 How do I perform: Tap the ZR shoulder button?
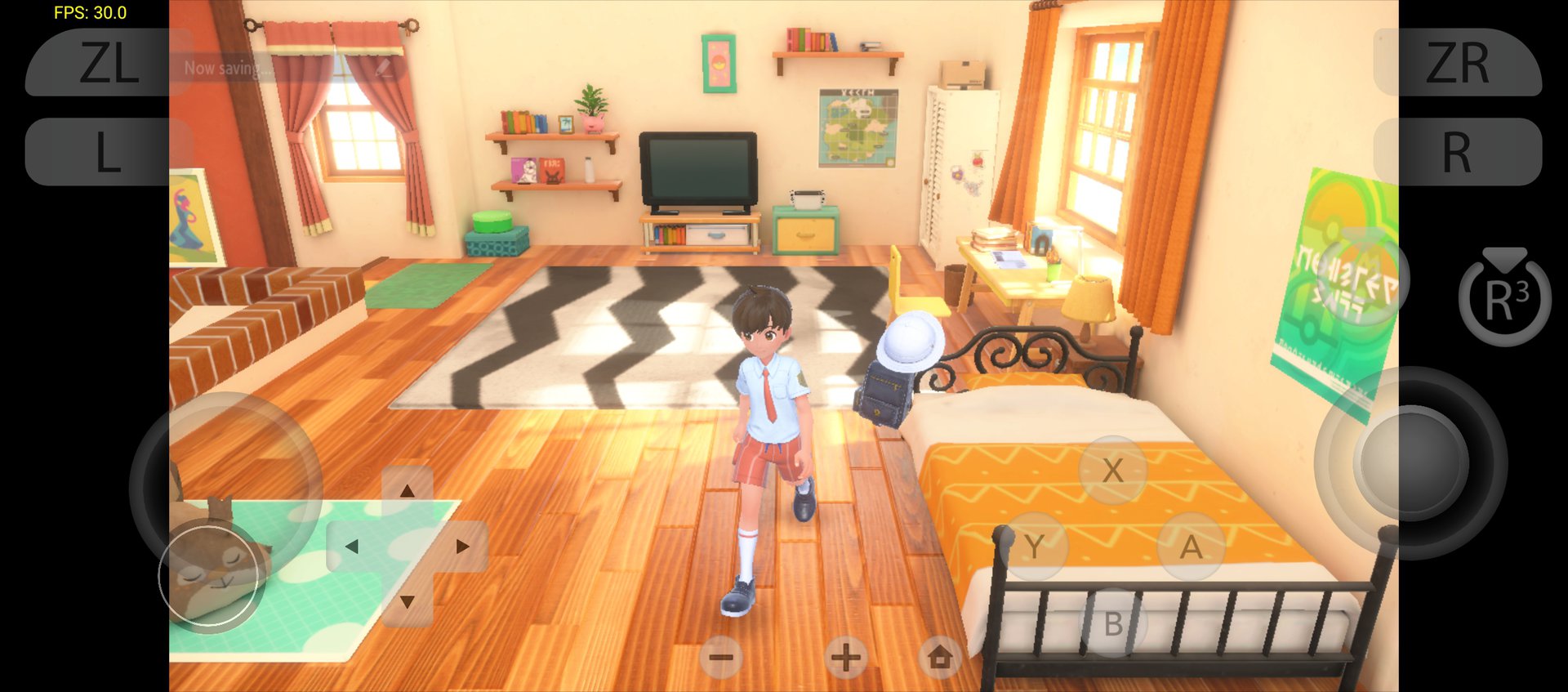pos(1459,63)
